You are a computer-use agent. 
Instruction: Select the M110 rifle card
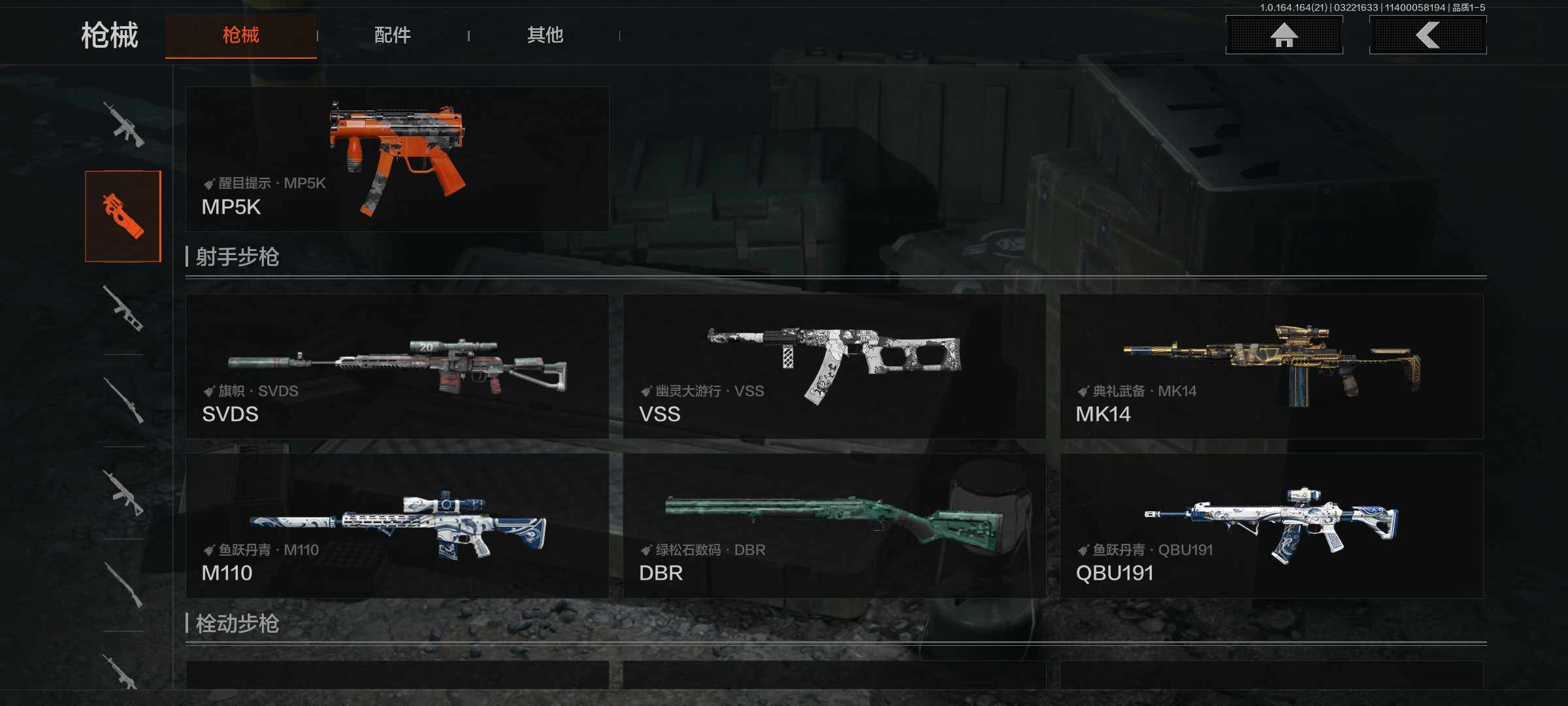[x=397, y=526]
